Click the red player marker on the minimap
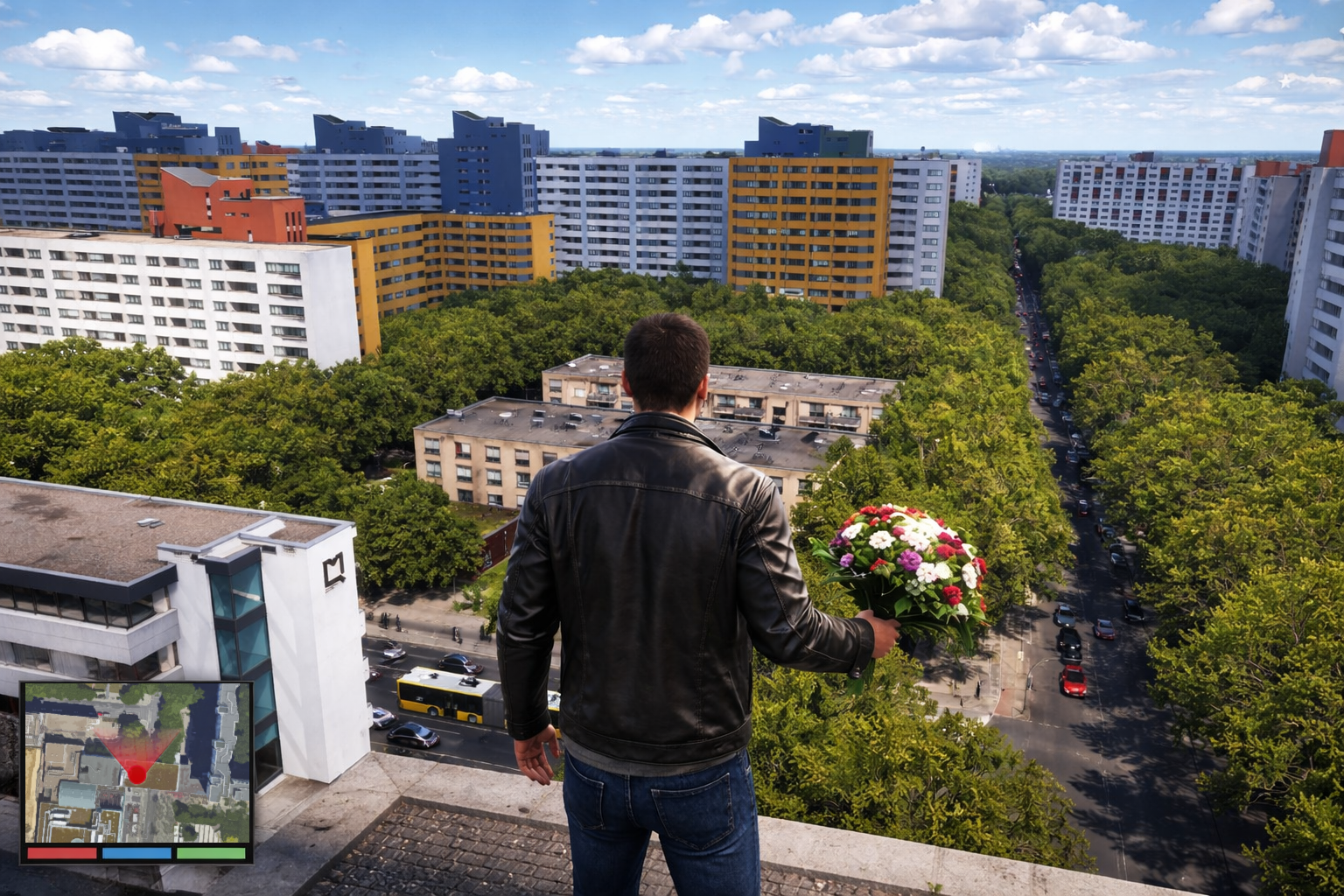 tap(136, 773)
